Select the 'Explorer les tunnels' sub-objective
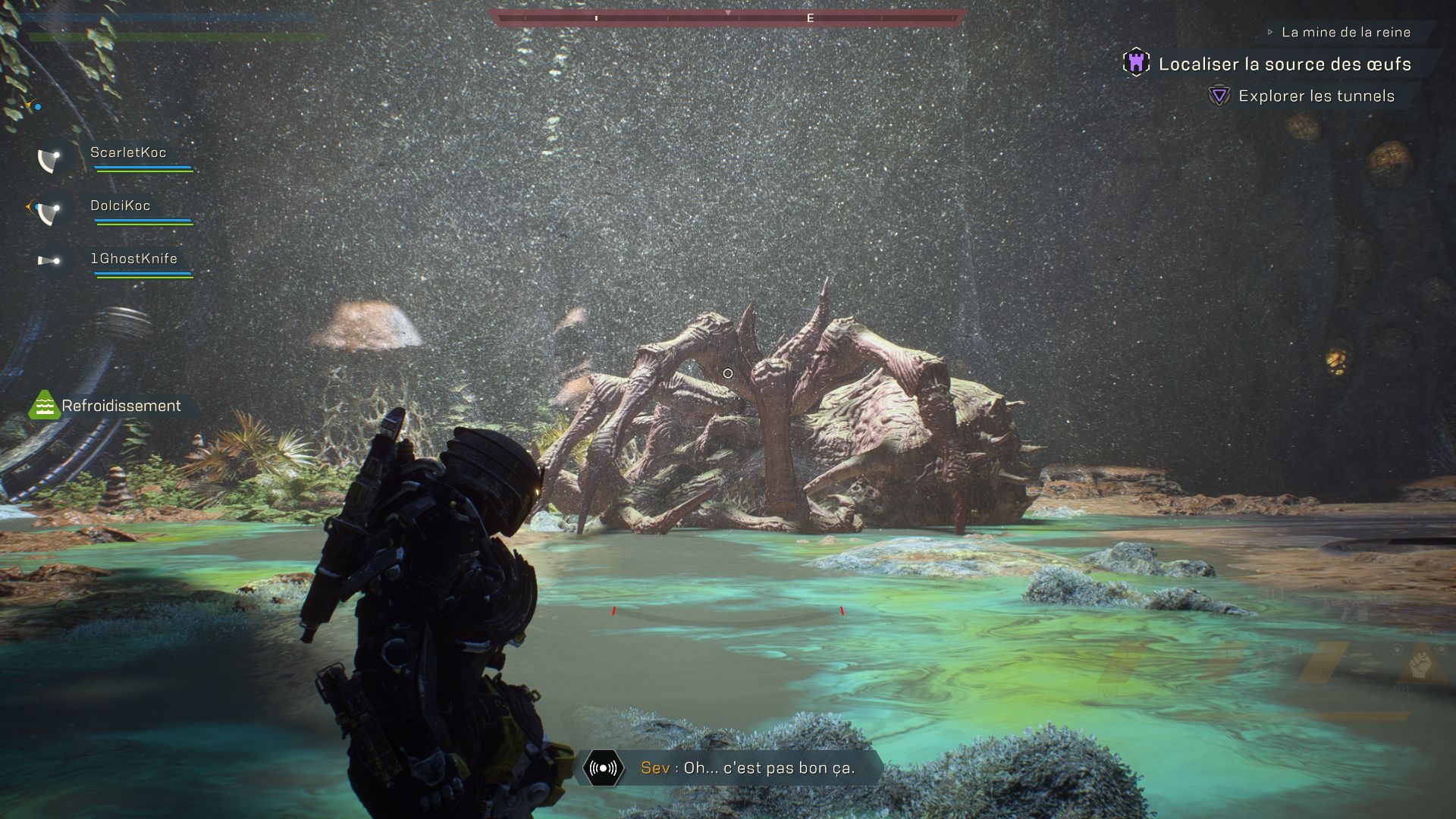Viewport: 1456px width, 819px height. 1316,96
